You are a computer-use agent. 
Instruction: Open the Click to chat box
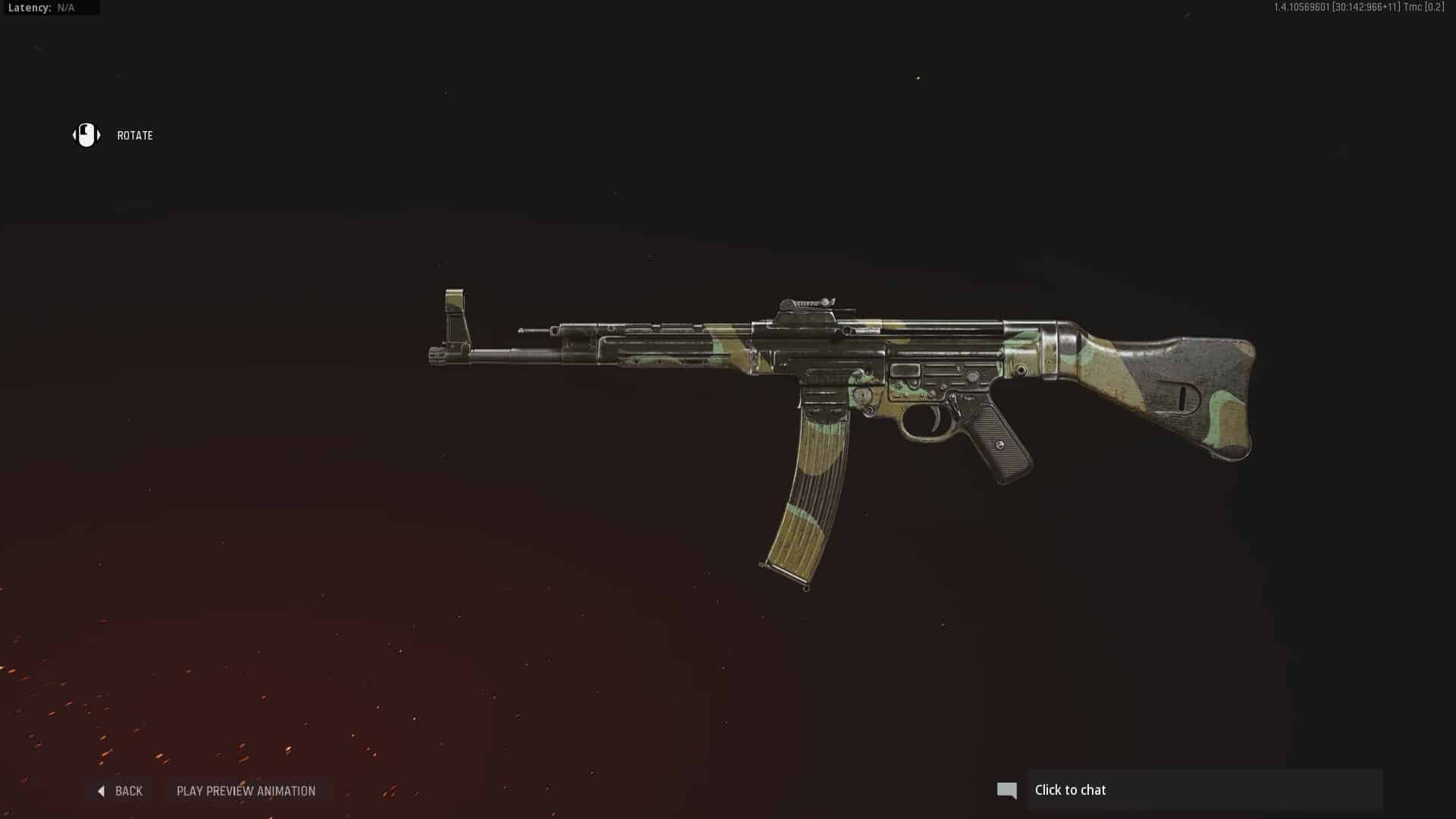click(1204, 790)
